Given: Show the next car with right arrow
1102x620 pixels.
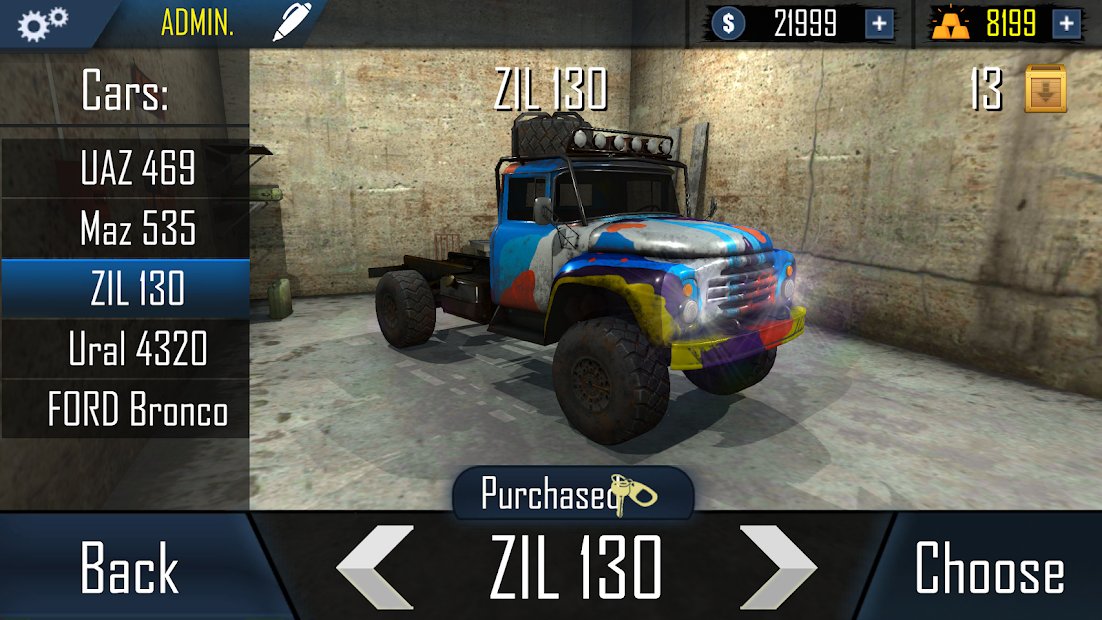Looking at the screenshot, I should (x=777, y=567).
